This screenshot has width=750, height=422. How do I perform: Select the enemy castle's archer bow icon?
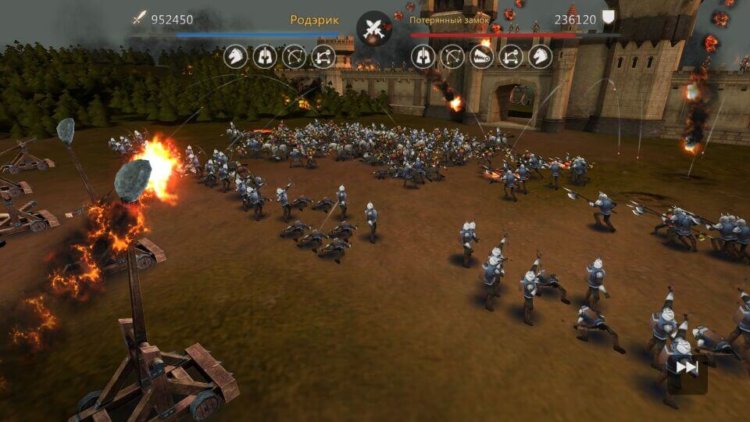pyautogui.click(x=453, y=56)
